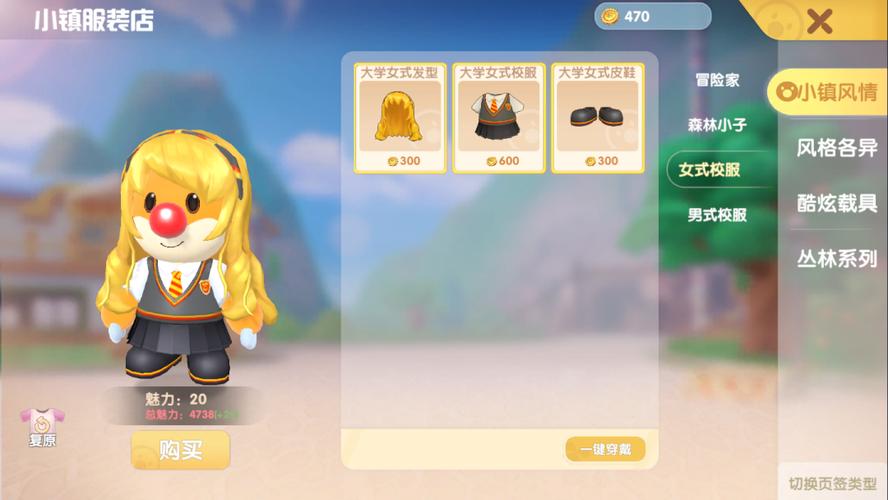Open the 小镇风情 tab
Screen dimensions: 888x500
(828, 93)
